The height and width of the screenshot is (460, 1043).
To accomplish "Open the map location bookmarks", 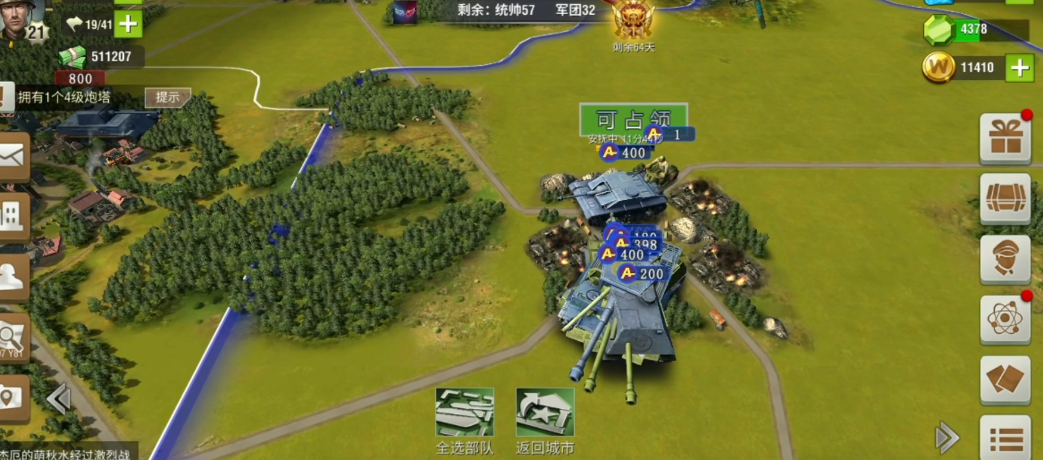I will click(12, 396).
